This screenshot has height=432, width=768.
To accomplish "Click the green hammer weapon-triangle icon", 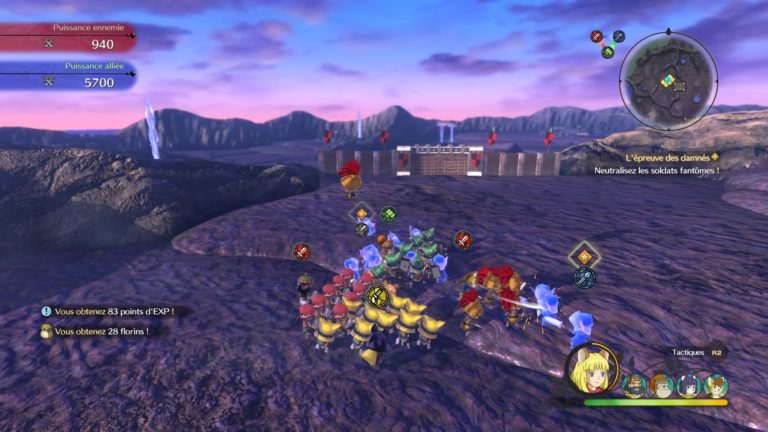I will pos(607,52).
